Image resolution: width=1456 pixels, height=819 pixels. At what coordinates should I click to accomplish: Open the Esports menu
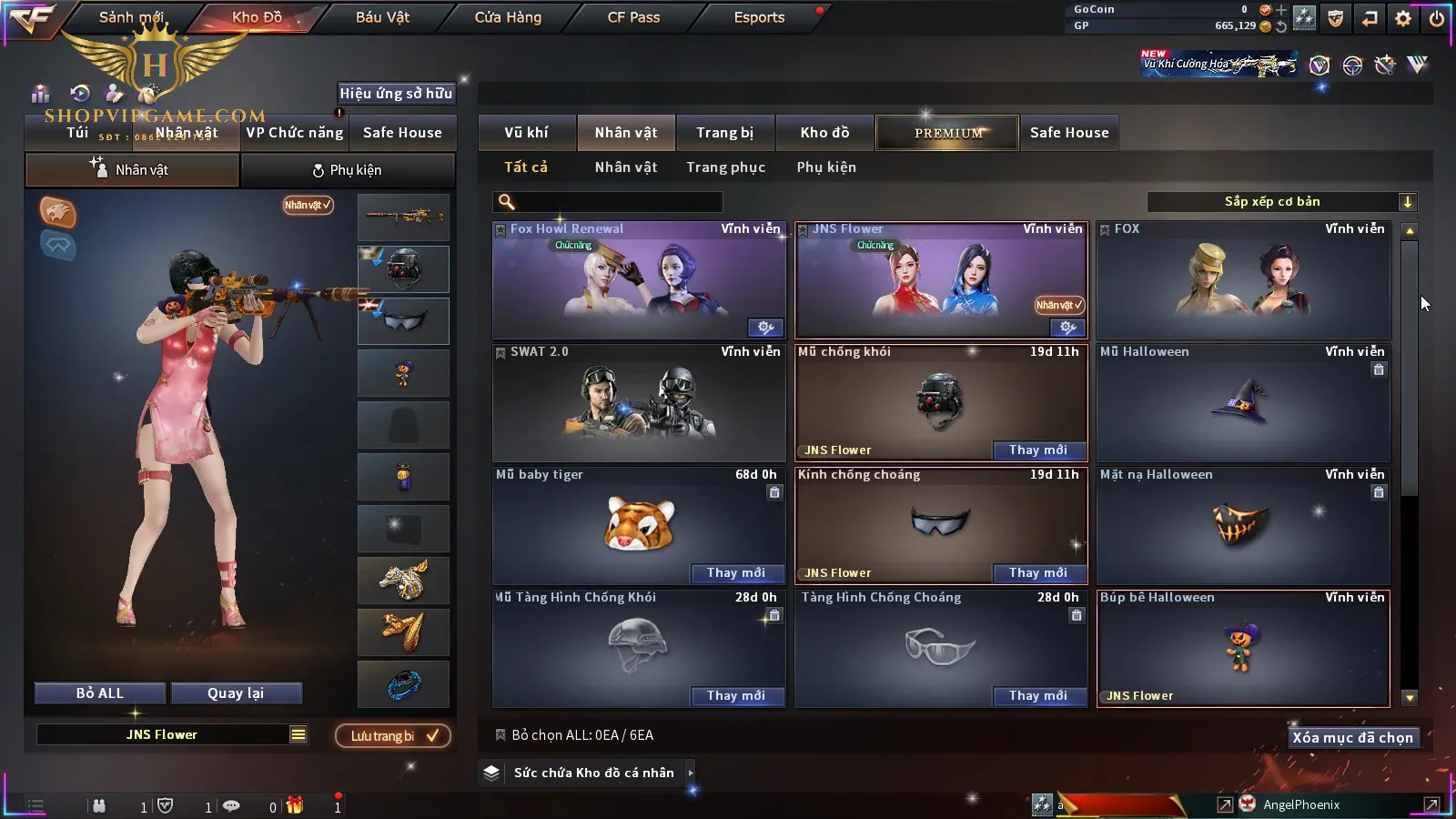[x=759, y=17]
